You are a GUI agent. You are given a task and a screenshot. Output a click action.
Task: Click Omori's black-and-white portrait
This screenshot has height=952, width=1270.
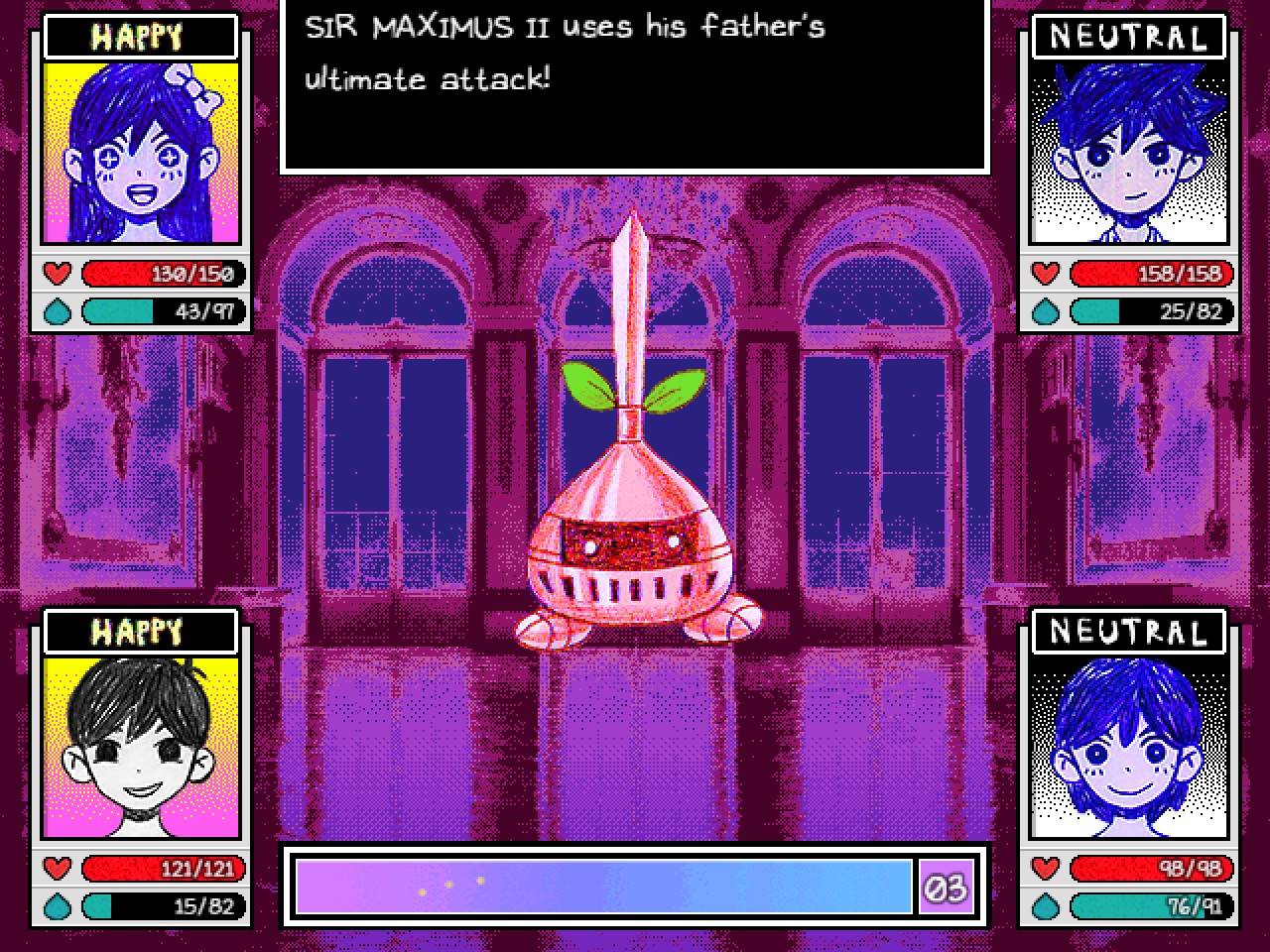point(139,749)
